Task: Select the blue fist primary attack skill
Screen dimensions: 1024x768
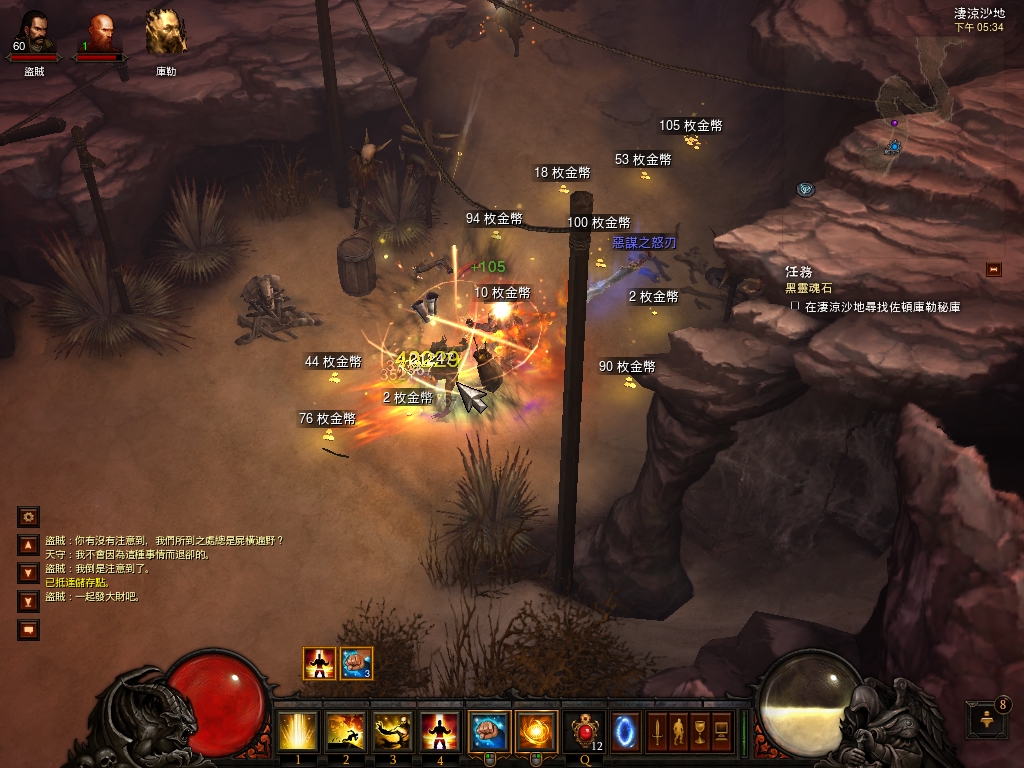Action: point(489,731)
